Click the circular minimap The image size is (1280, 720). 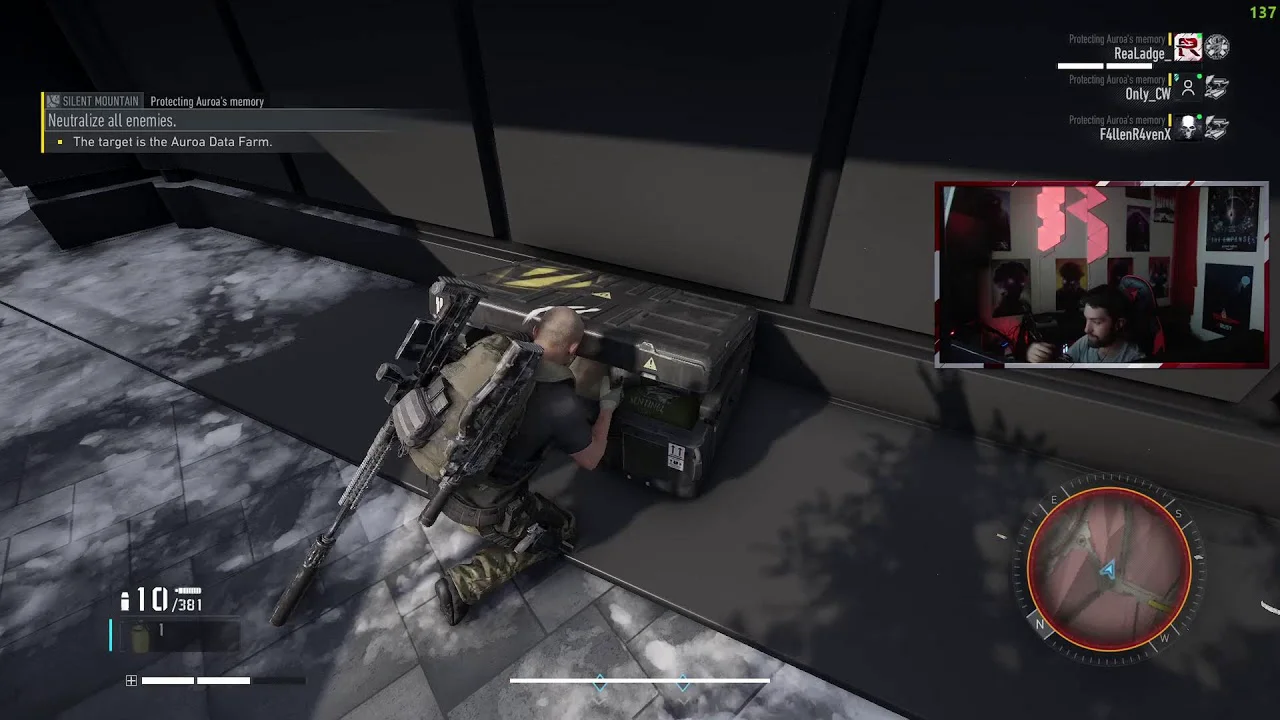[x=1109, y=570]
